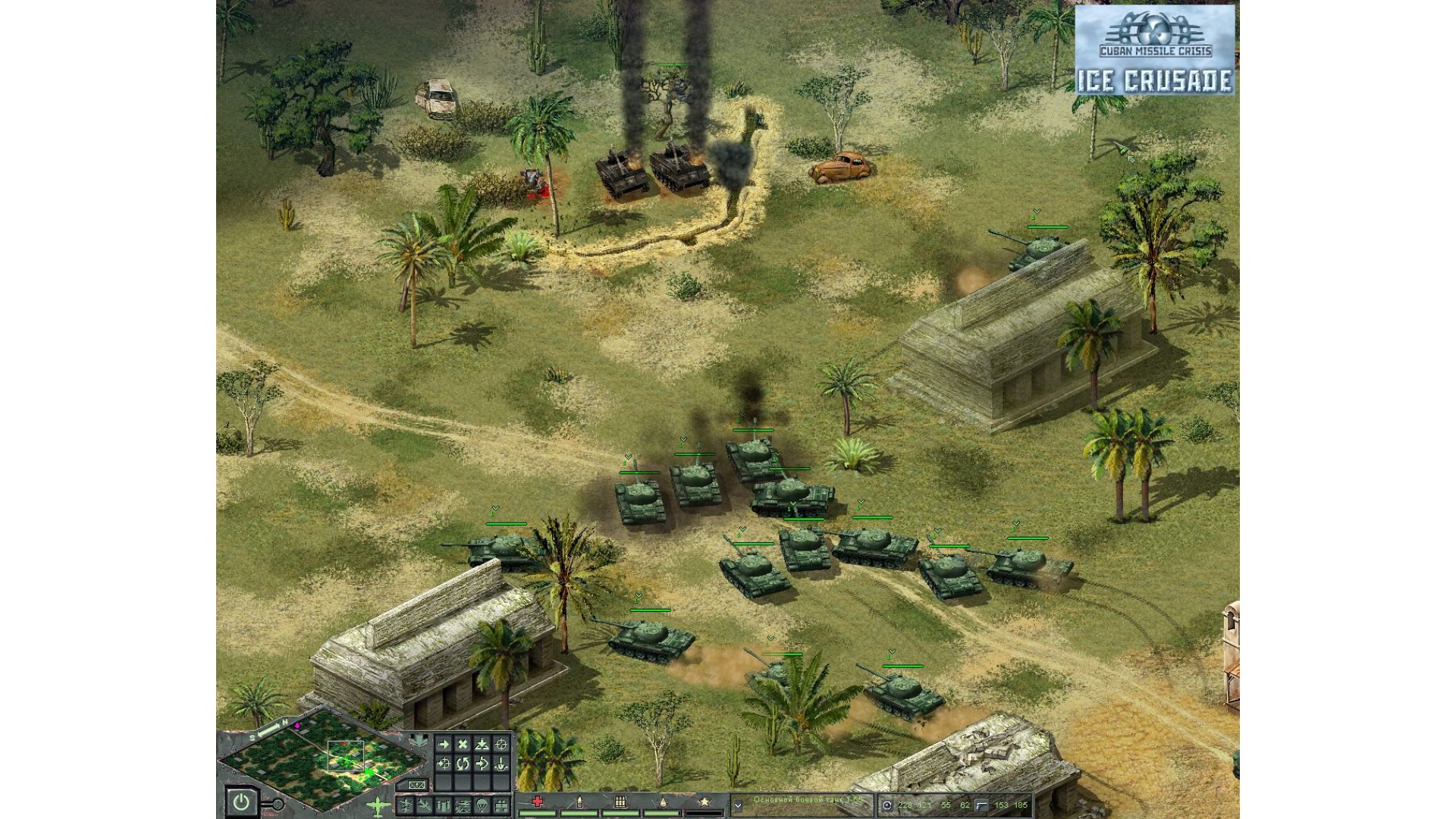The width and height of the screenshot is (1456, 819).
Task: Click the Ice Crusade logo overlay
Action: [1154, 50]
